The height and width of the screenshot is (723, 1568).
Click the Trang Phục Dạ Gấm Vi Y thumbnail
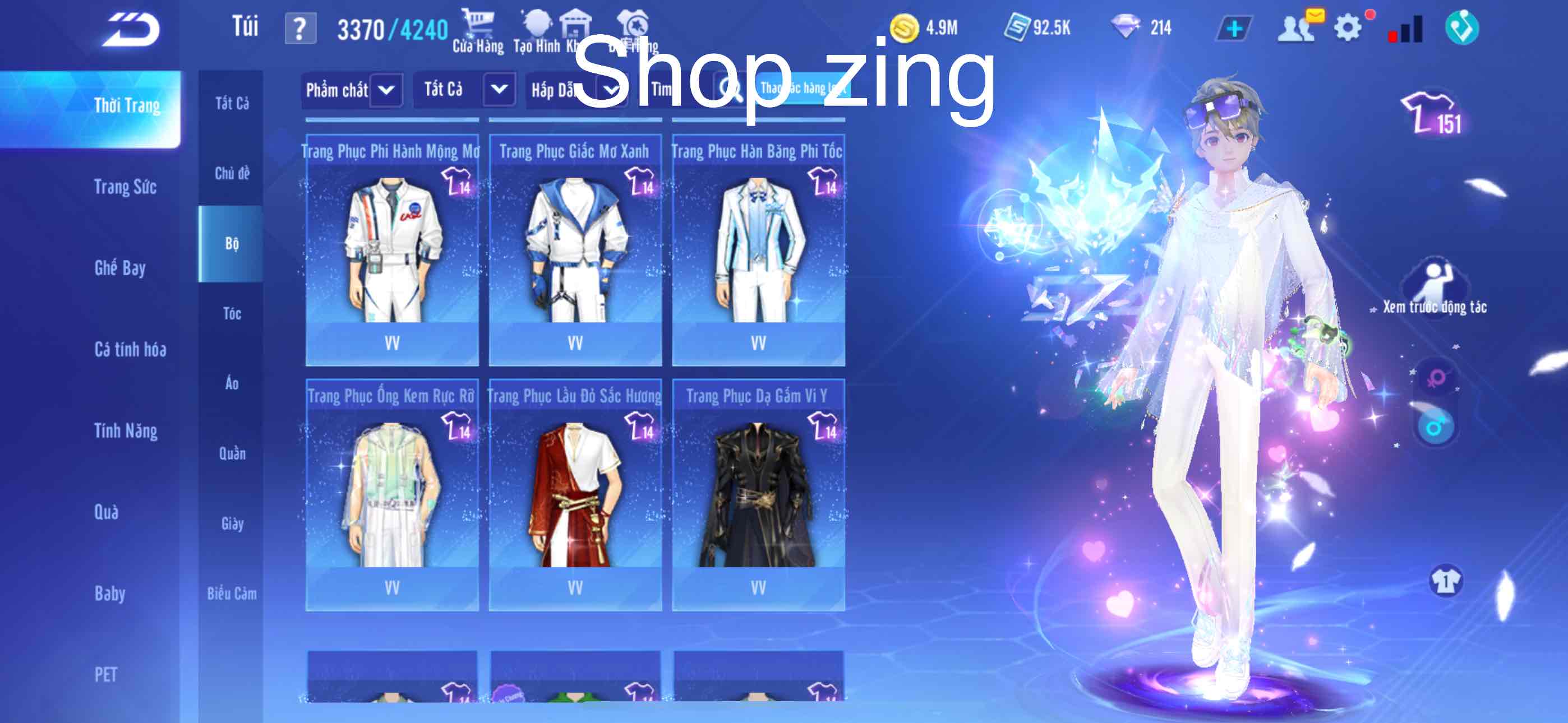pos(760,493)
